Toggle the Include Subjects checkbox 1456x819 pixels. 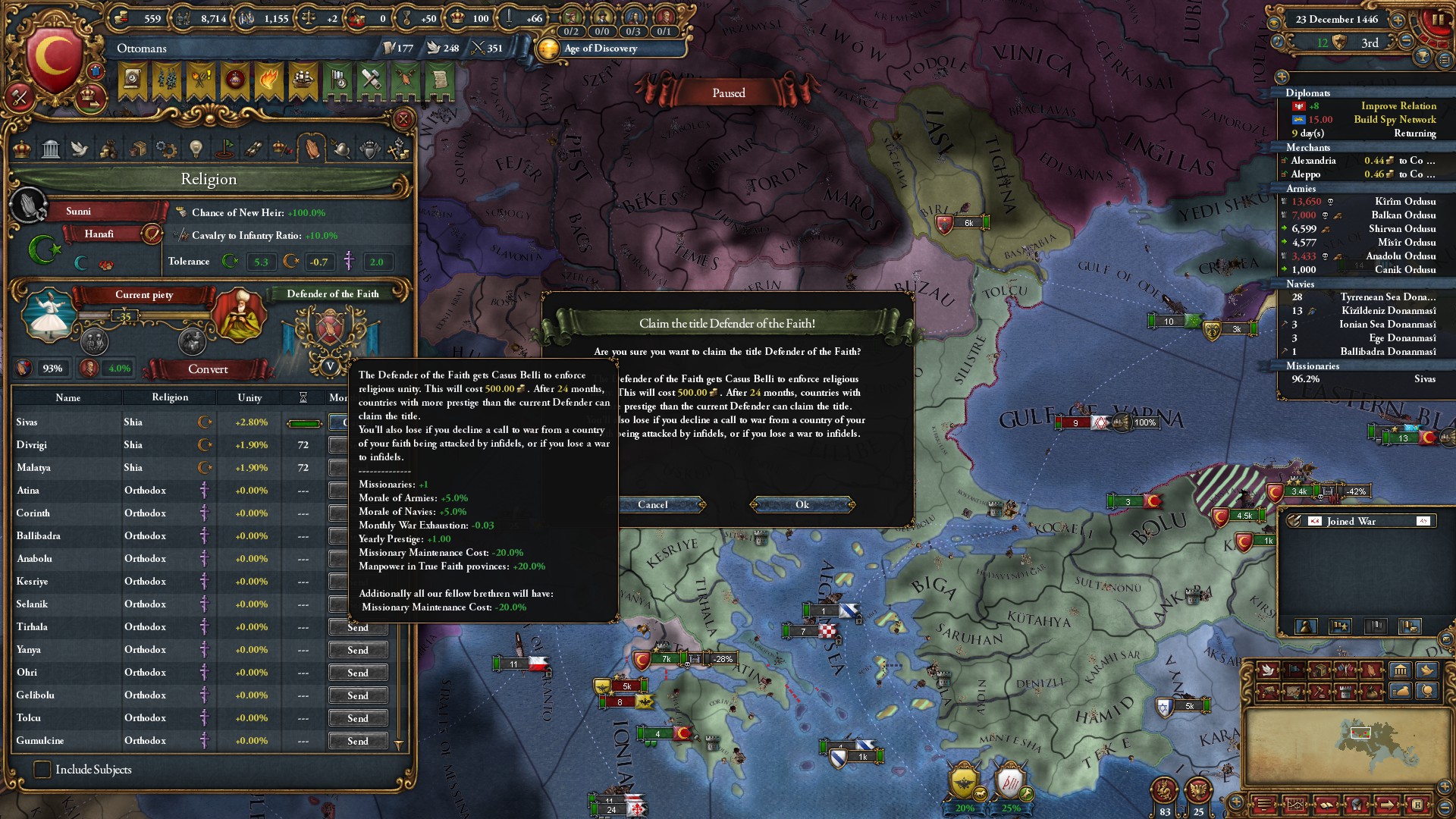point(42,770)
